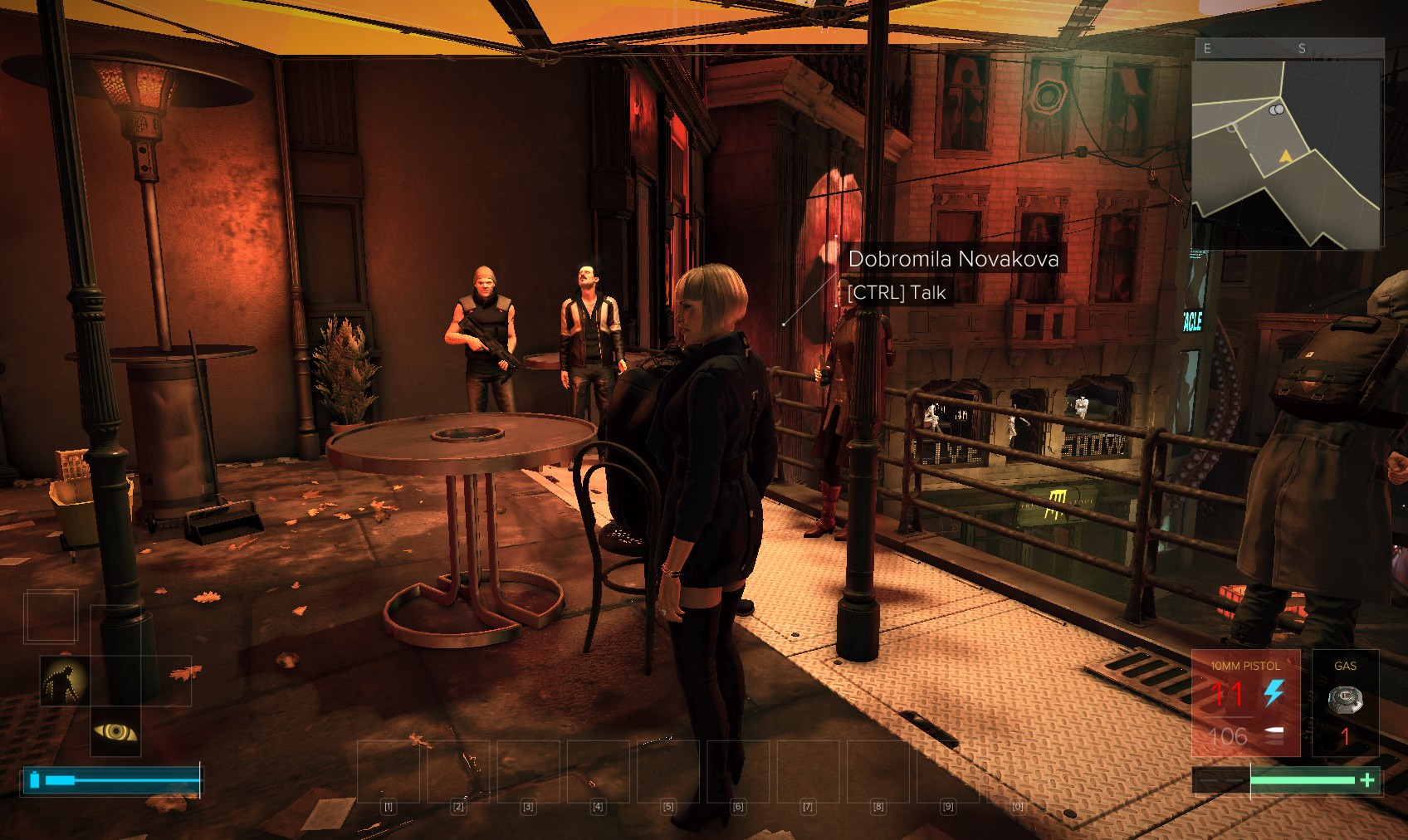Viewport: 1408px width, 840px height.
Task: Click the lightning bolt ammo type icon
Action: tap(1274, 692)
